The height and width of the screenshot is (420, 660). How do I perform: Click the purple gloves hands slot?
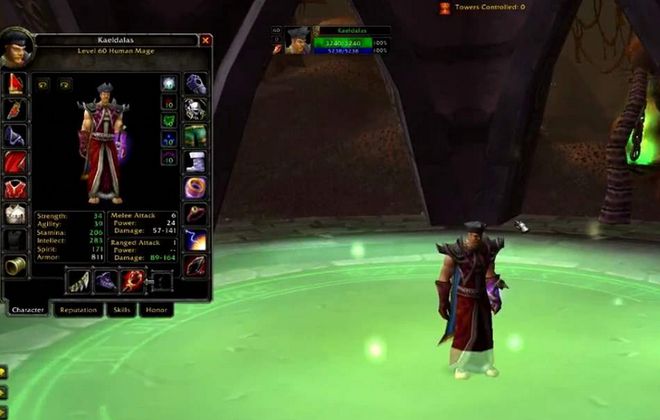[195, 83]
